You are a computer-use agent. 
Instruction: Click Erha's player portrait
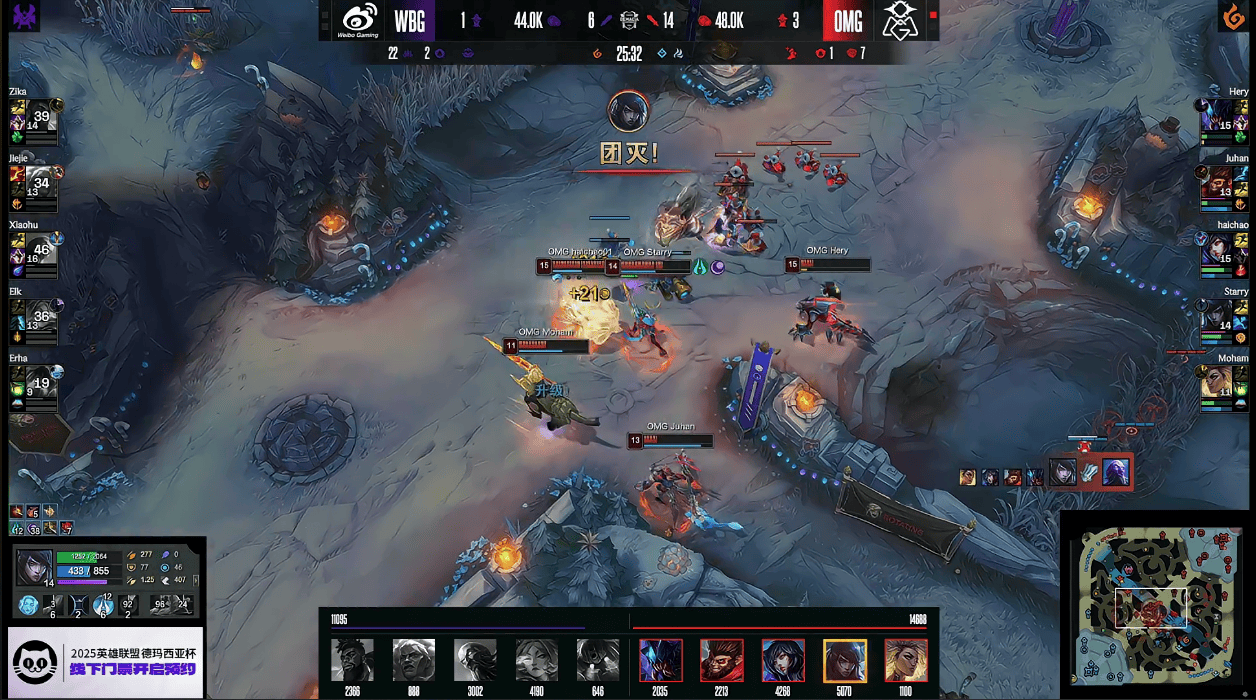click(40, 384)
